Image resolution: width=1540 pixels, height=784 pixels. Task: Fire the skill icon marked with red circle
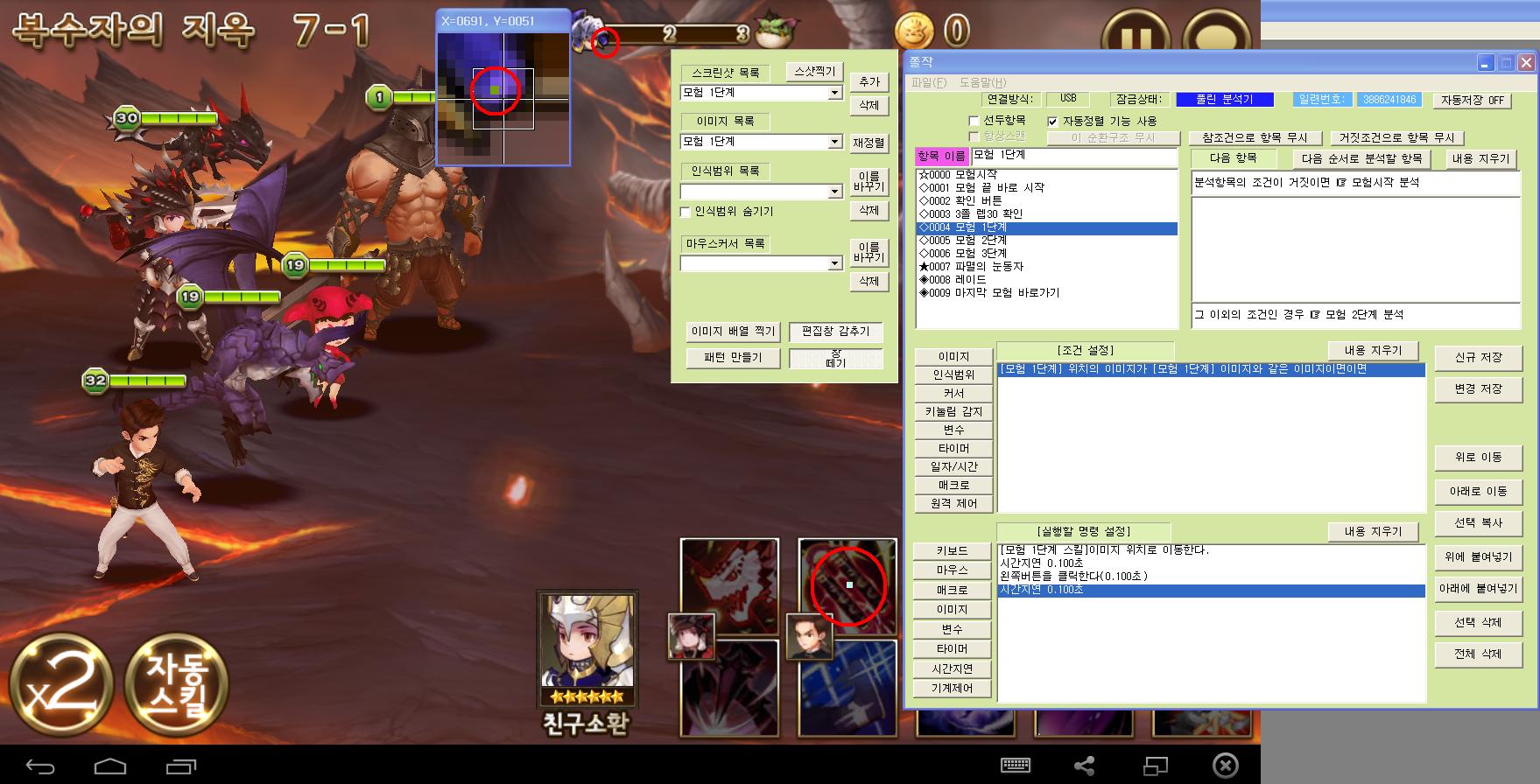[847, 584]
